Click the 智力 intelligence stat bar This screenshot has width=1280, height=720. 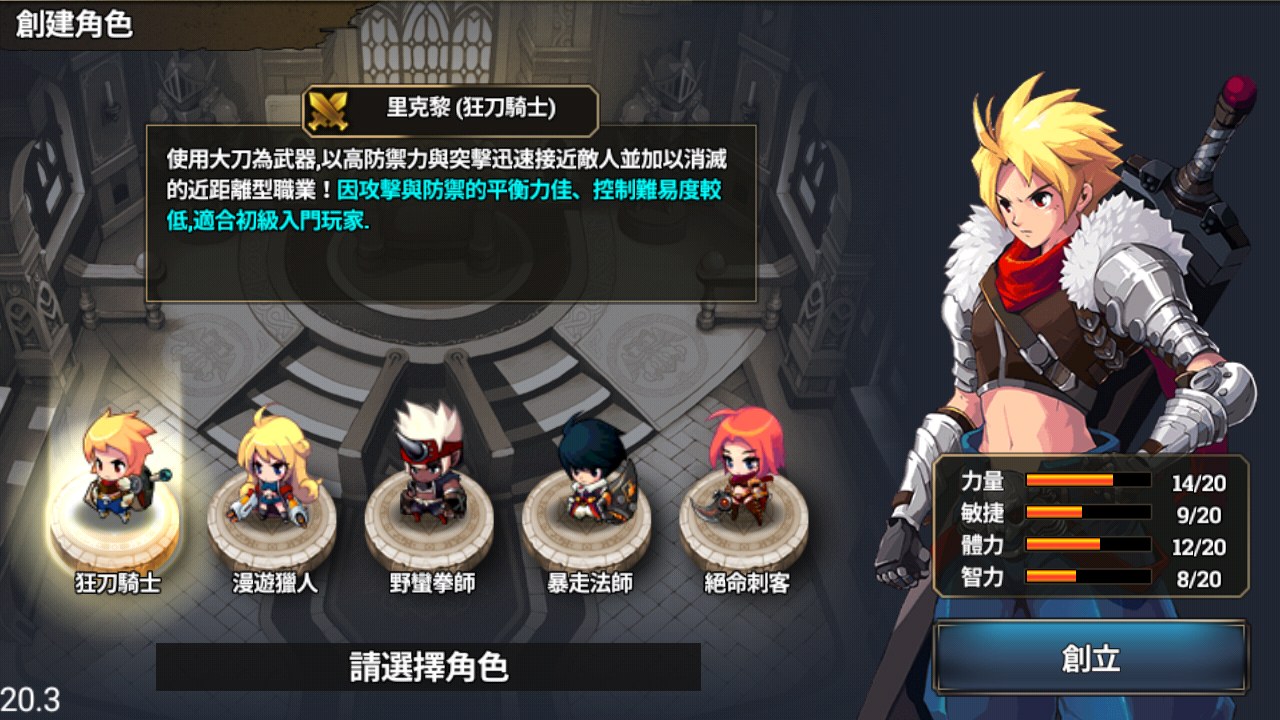(1090, 577)
